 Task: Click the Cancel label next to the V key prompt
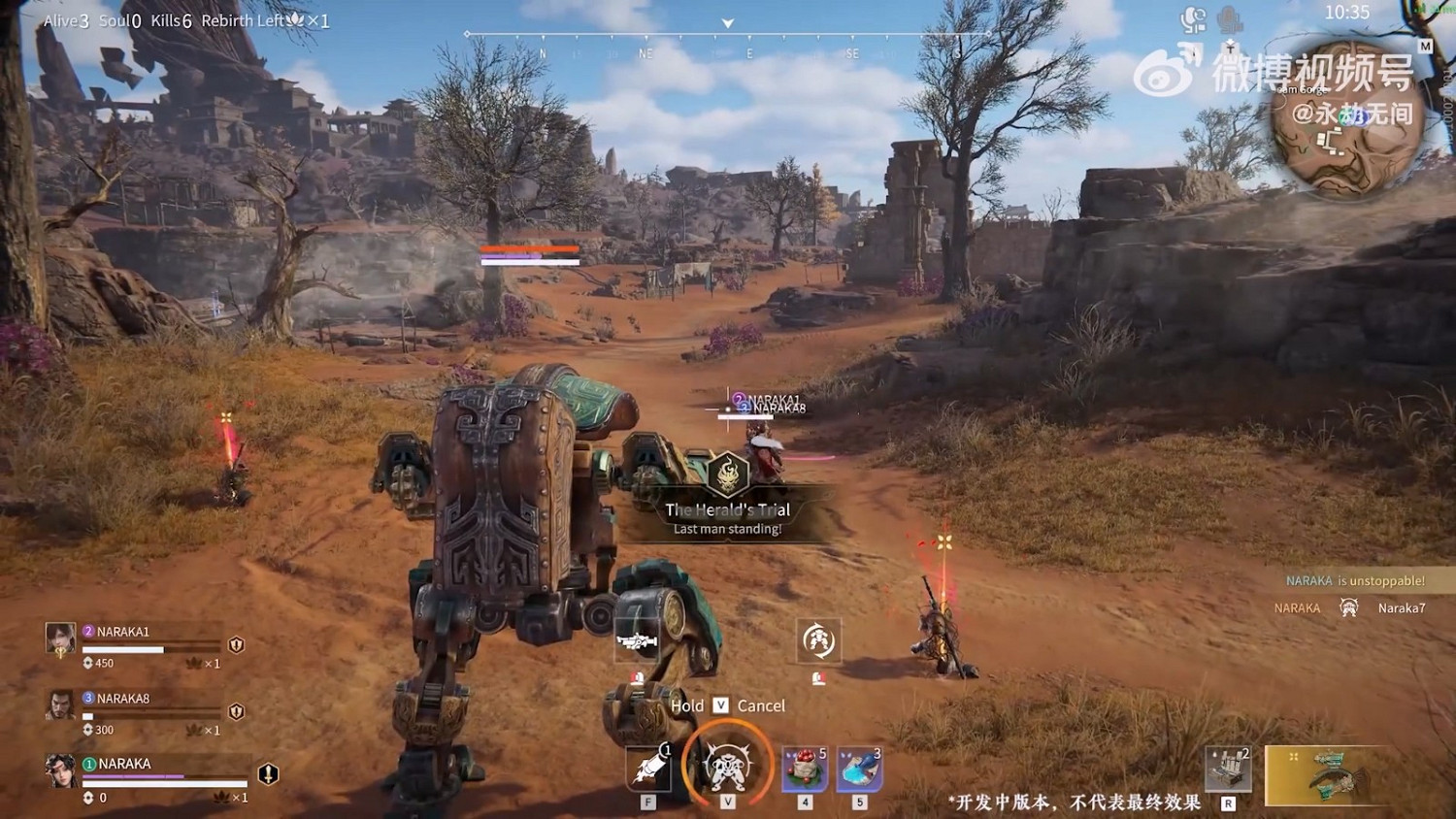coord(760,705)
